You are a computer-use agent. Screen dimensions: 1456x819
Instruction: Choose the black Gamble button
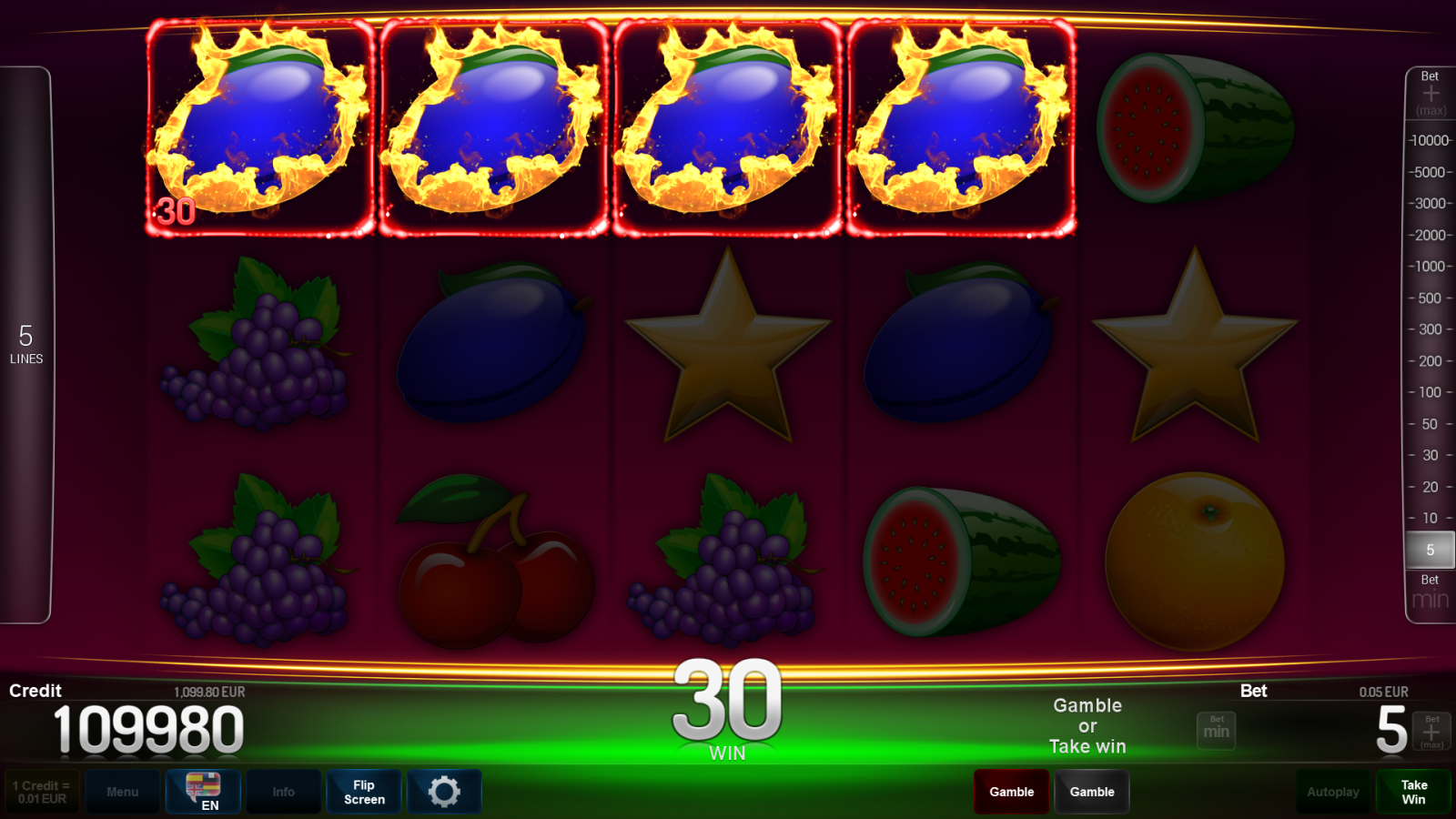(x=1092, y=792)
